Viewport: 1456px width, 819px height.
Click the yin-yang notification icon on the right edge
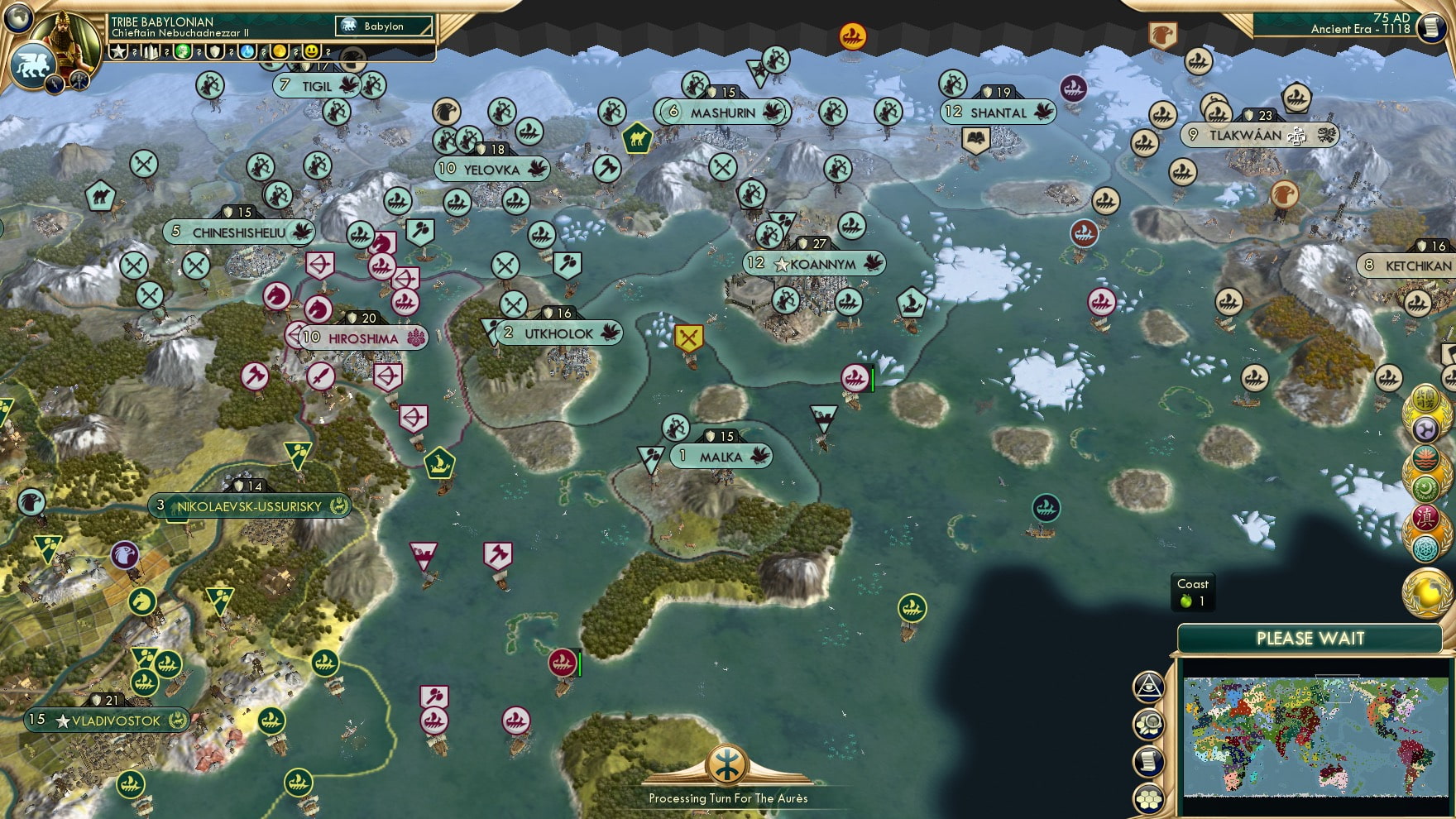click(1426, 428)
